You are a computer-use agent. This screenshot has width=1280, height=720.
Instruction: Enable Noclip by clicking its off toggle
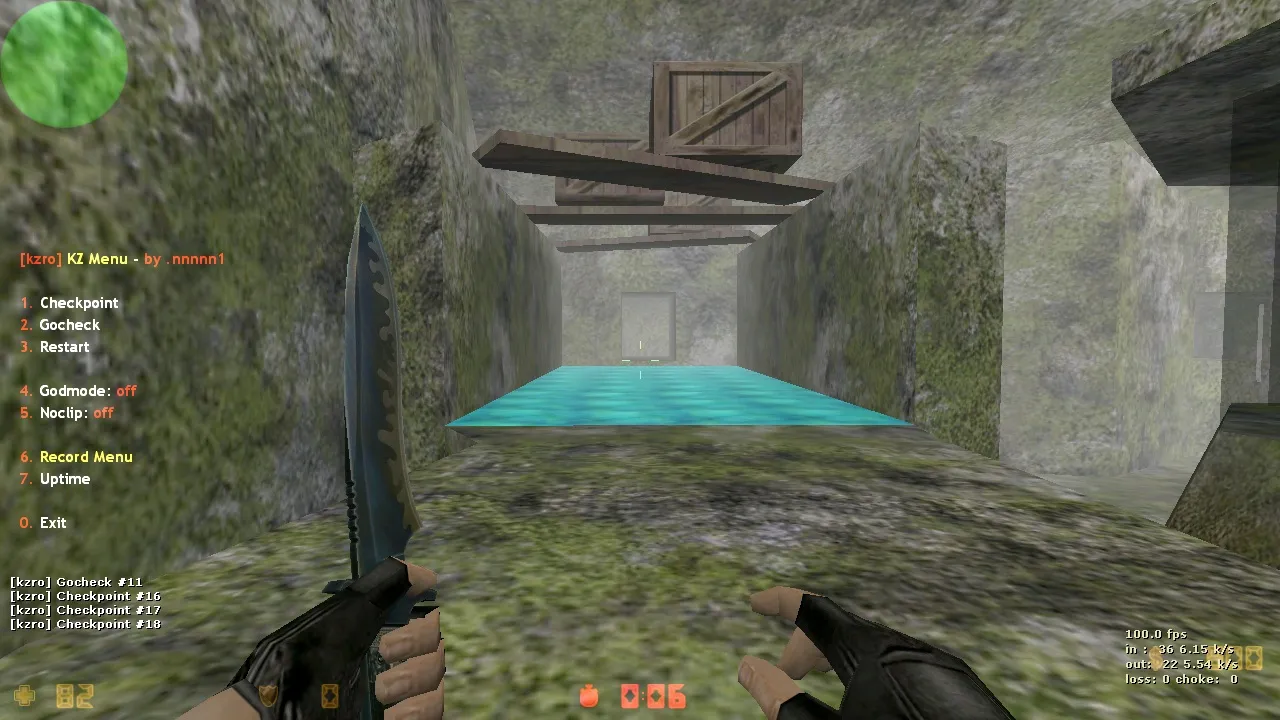click(x=103, y=413)
